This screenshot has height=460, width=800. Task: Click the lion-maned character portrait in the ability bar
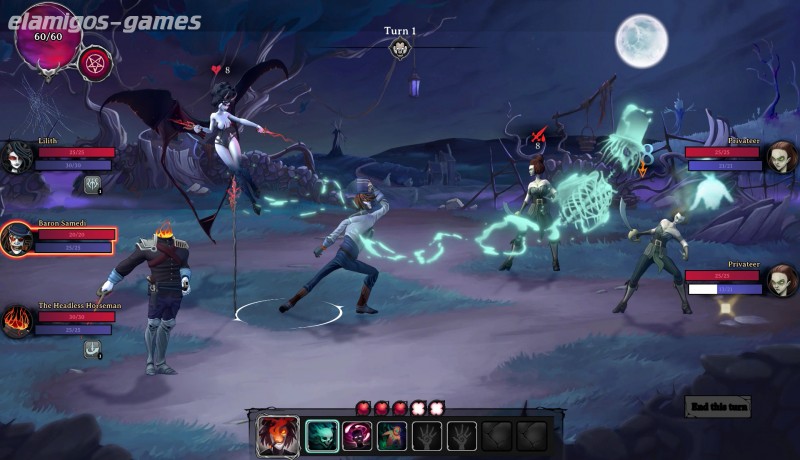(278, 436)
